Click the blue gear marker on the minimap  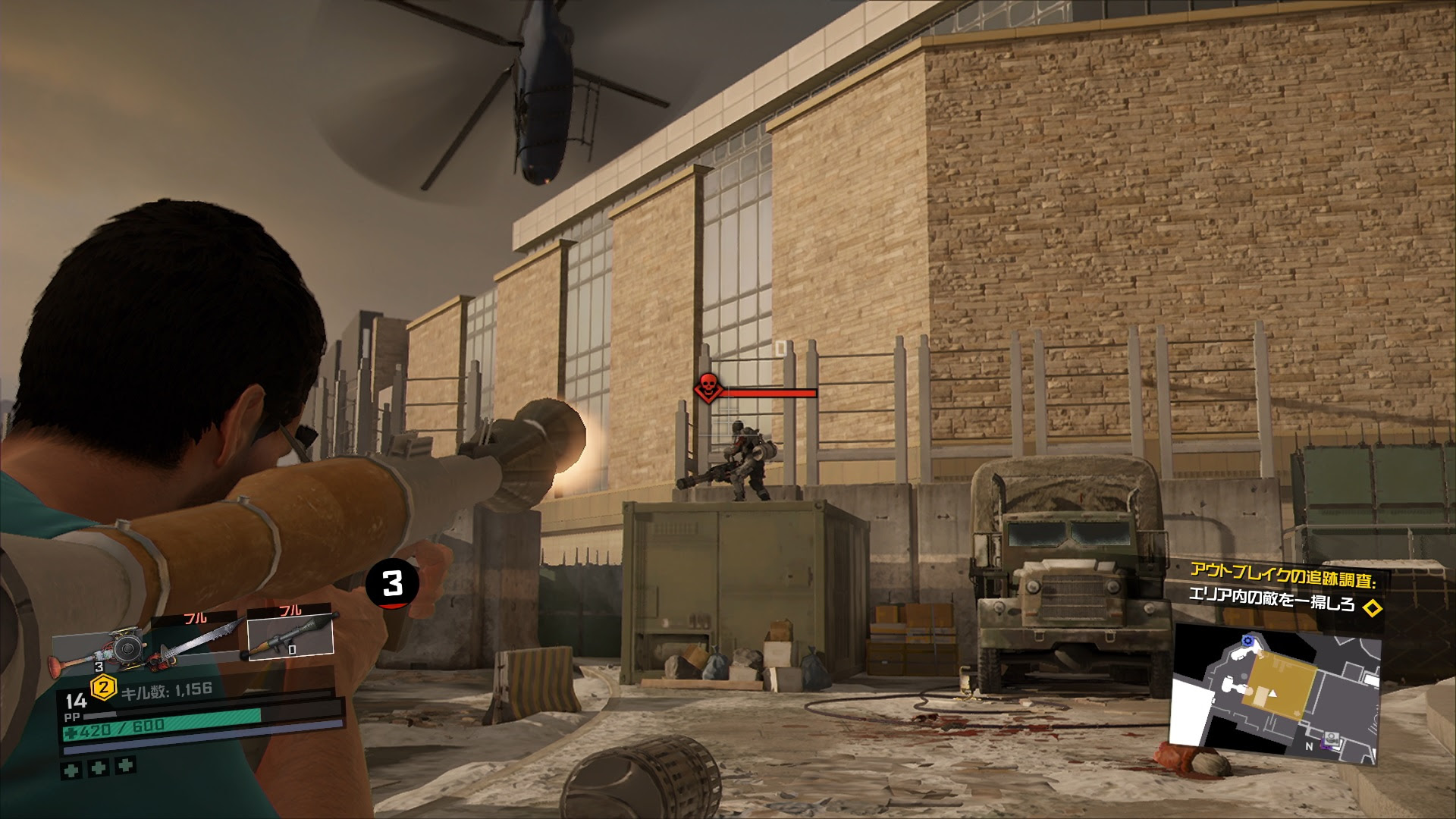coord(1248,642)
